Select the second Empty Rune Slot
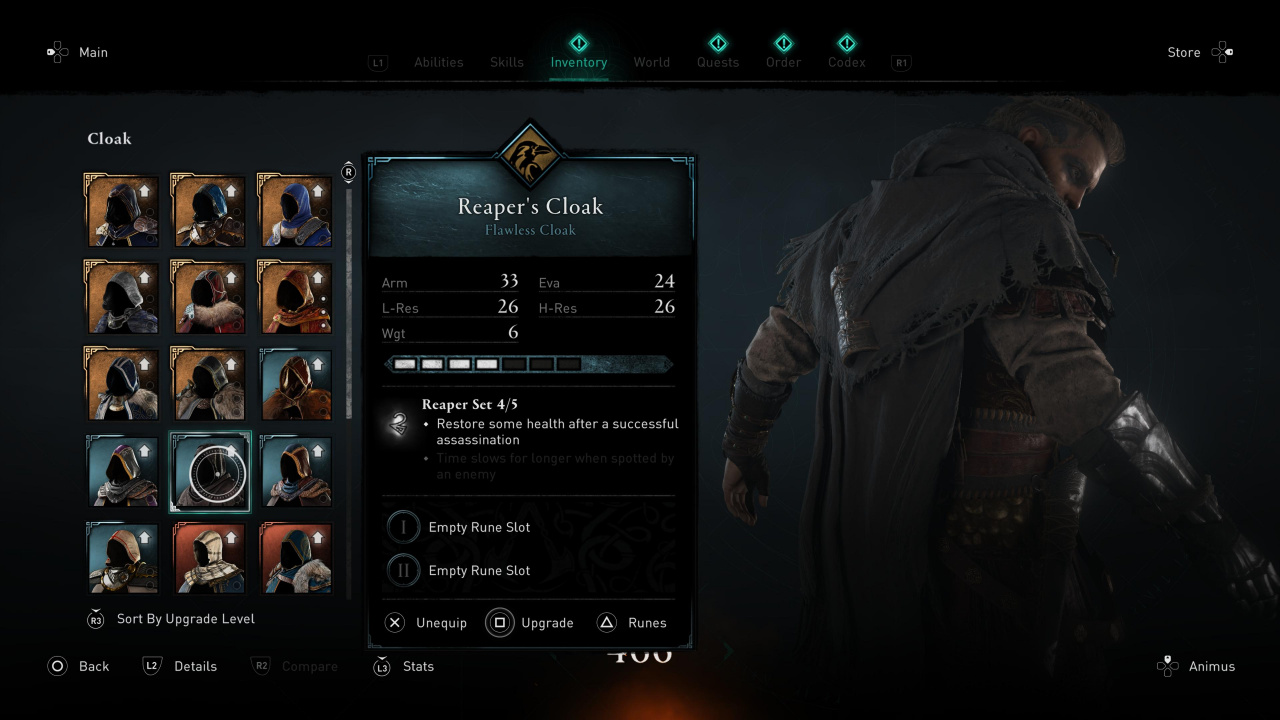Screen dimensions: 1280x720 pyautogui.click(x=460, y=570)
